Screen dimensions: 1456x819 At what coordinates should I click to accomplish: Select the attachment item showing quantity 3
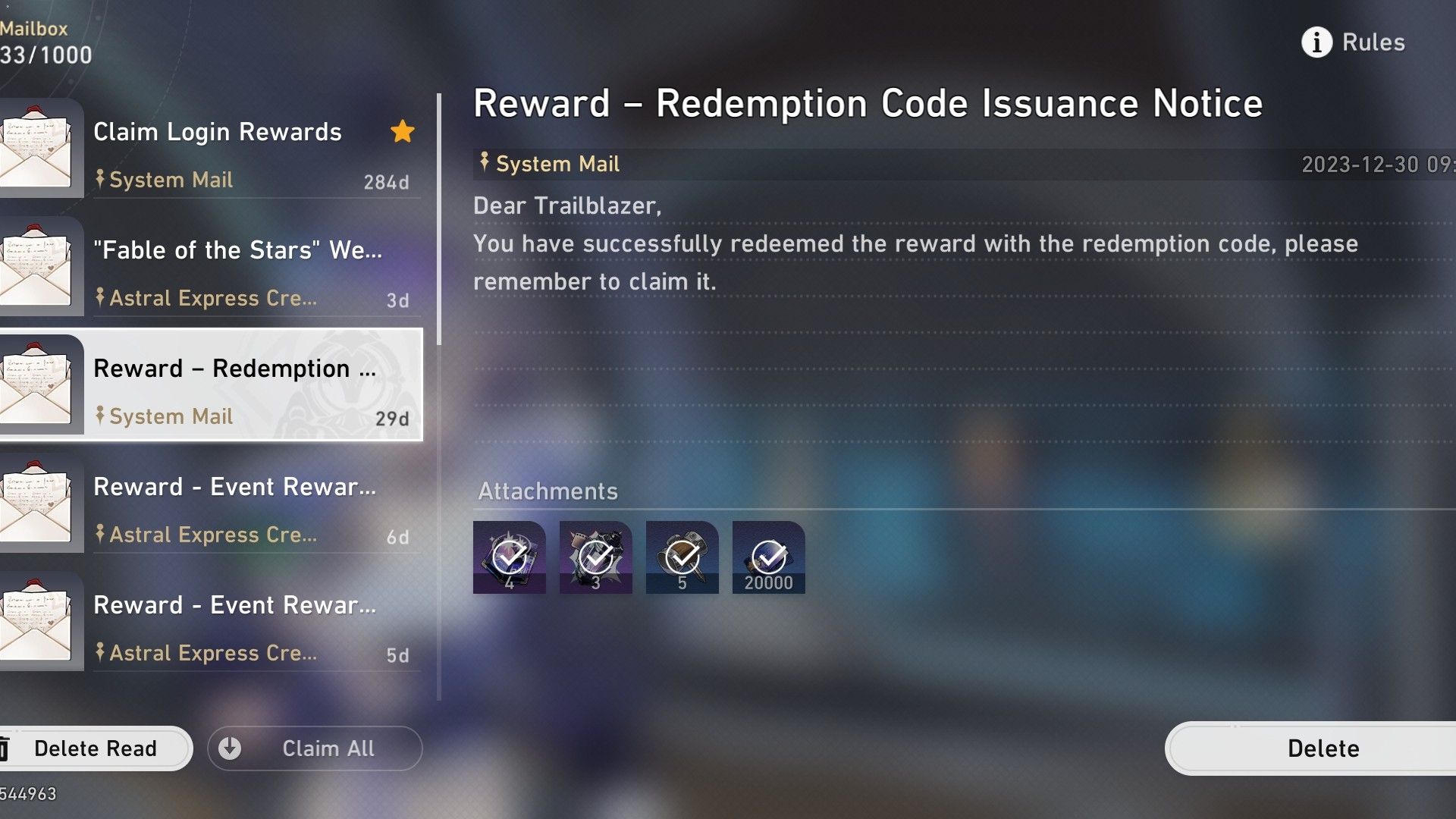pyautogui.click(x=595, y=556)
